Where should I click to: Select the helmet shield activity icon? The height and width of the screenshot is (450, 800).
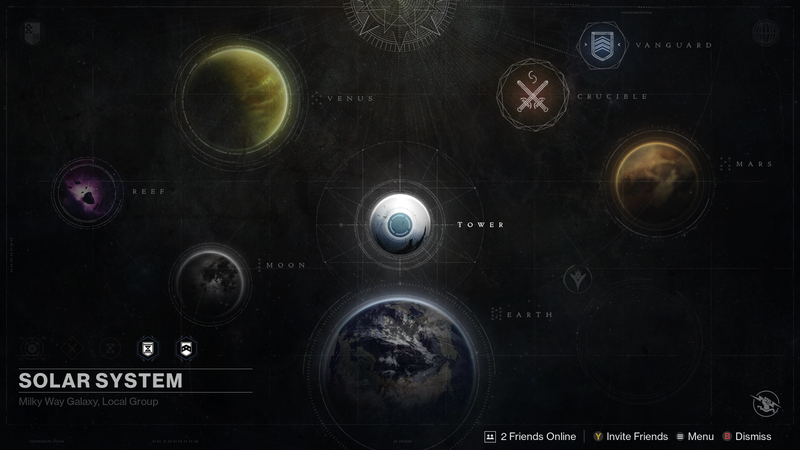pos(185,348)
